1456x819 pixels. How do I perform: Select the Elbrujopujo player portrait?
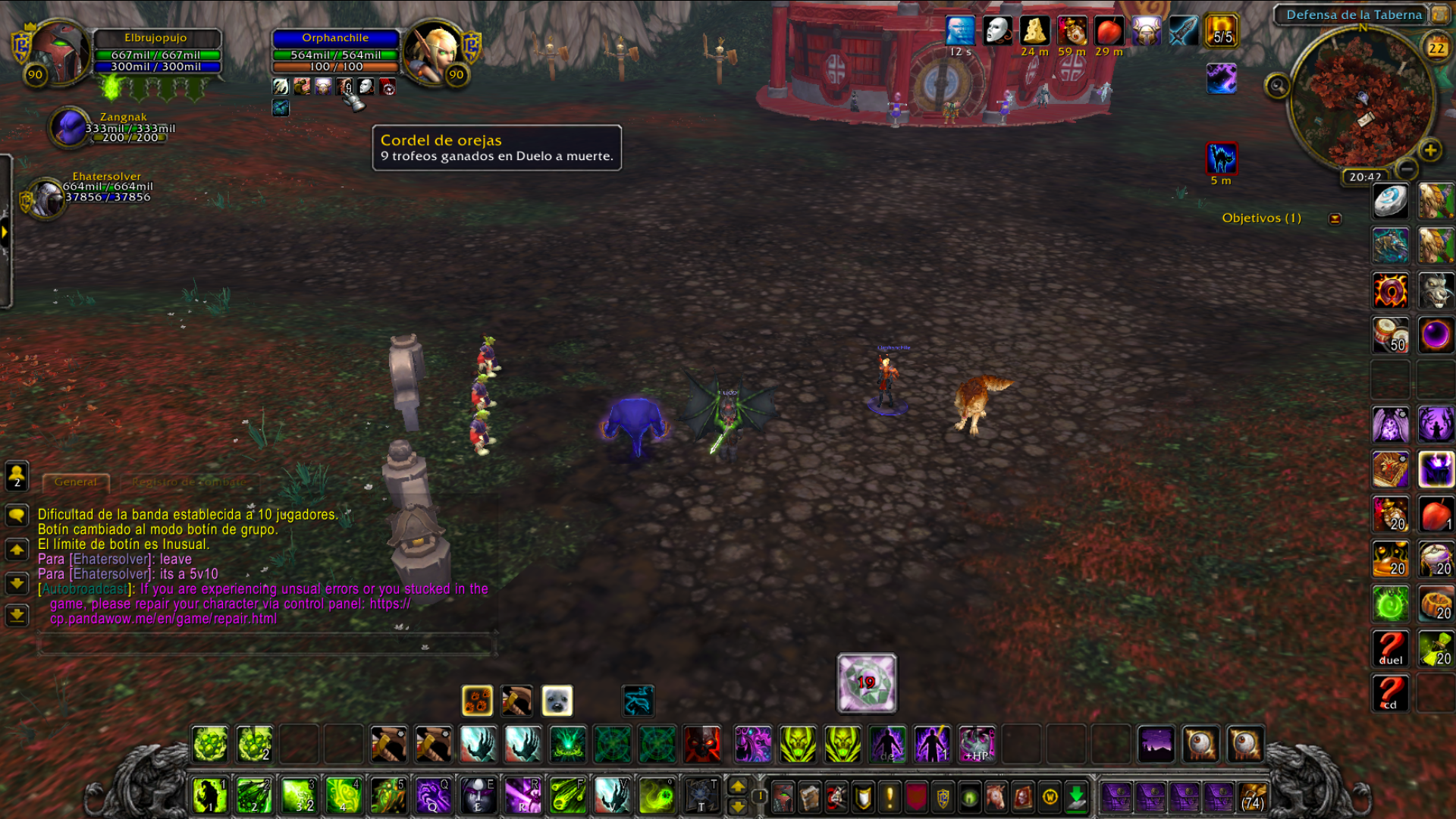click(59, 50)
